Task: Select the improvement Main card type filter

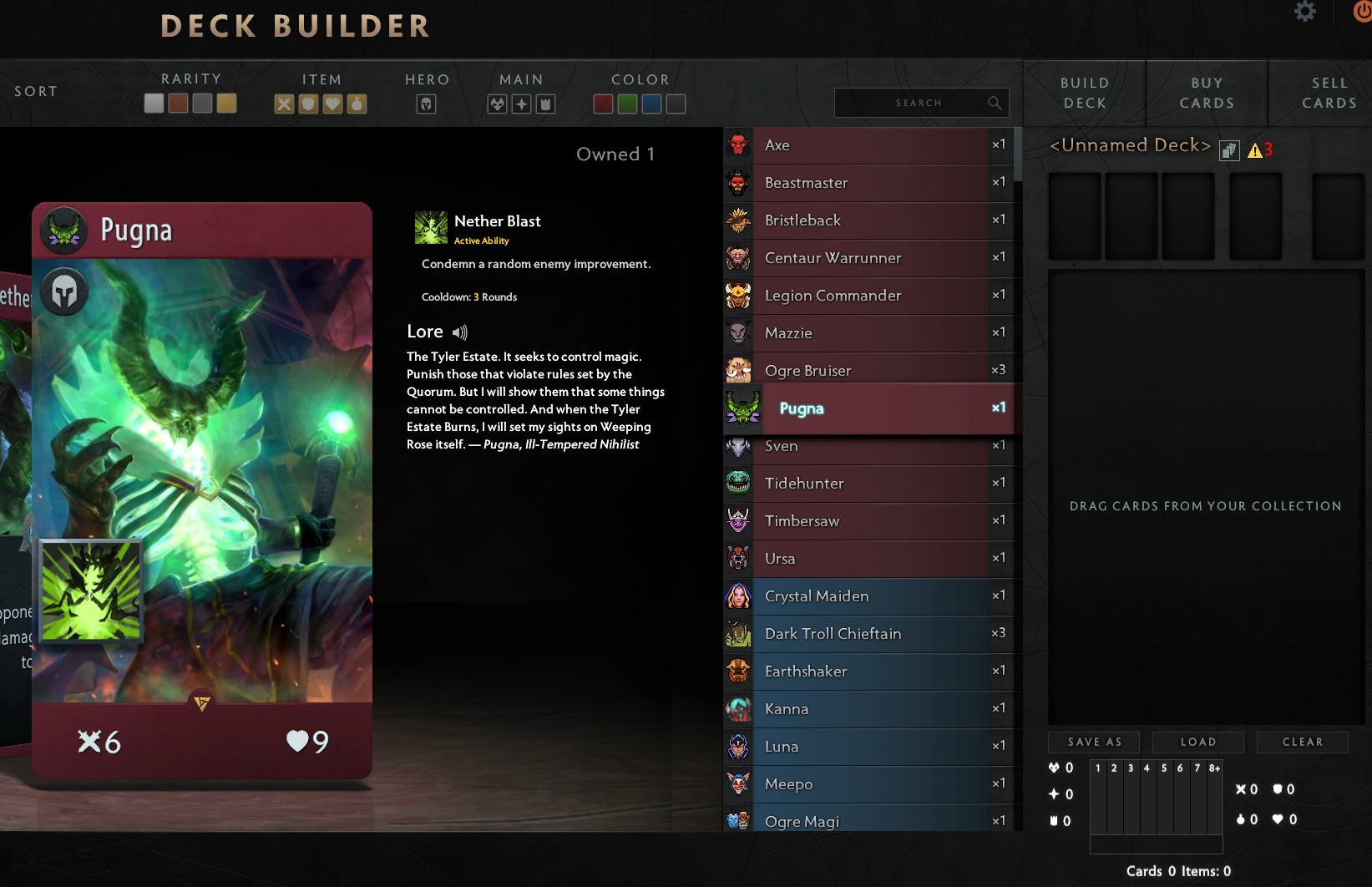Action: 544,103
